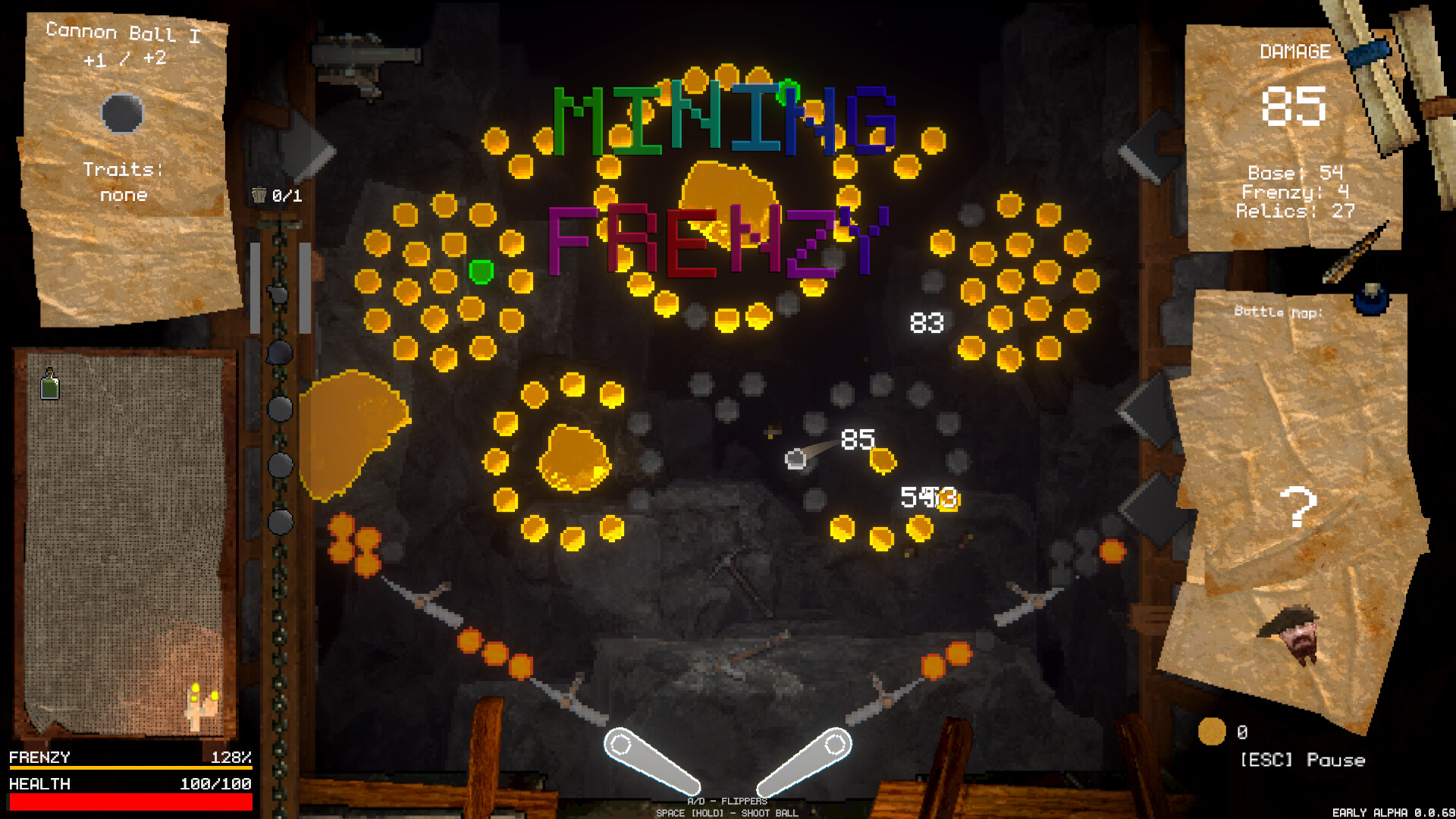The width and height of the screenshot is (1456, 819).
Task: Click the trash can discard icon
Action: pos(259,194)
